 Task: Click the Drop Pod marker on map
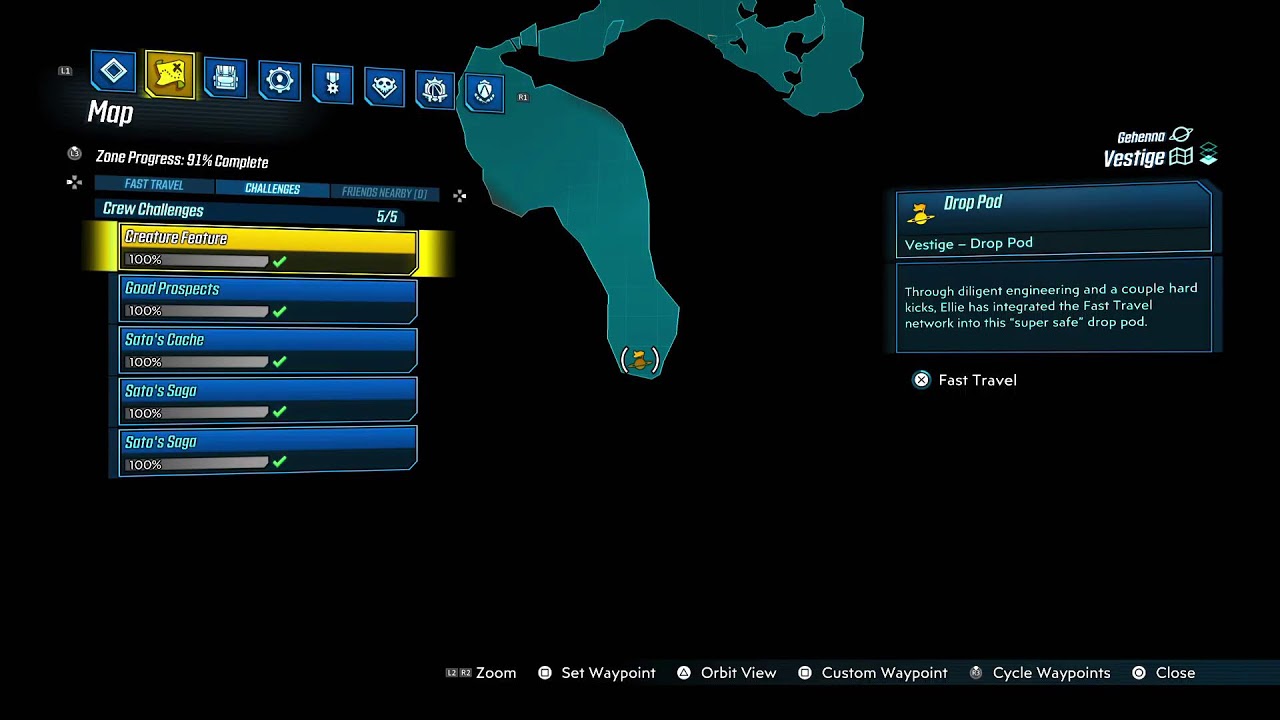(x=640, y=359)
